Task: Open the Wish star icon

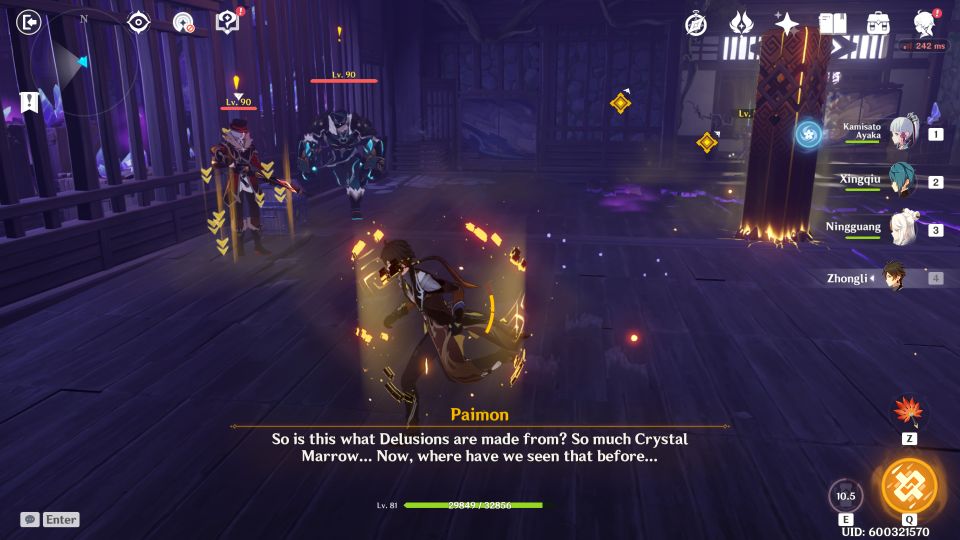Action: coord(787,24)
